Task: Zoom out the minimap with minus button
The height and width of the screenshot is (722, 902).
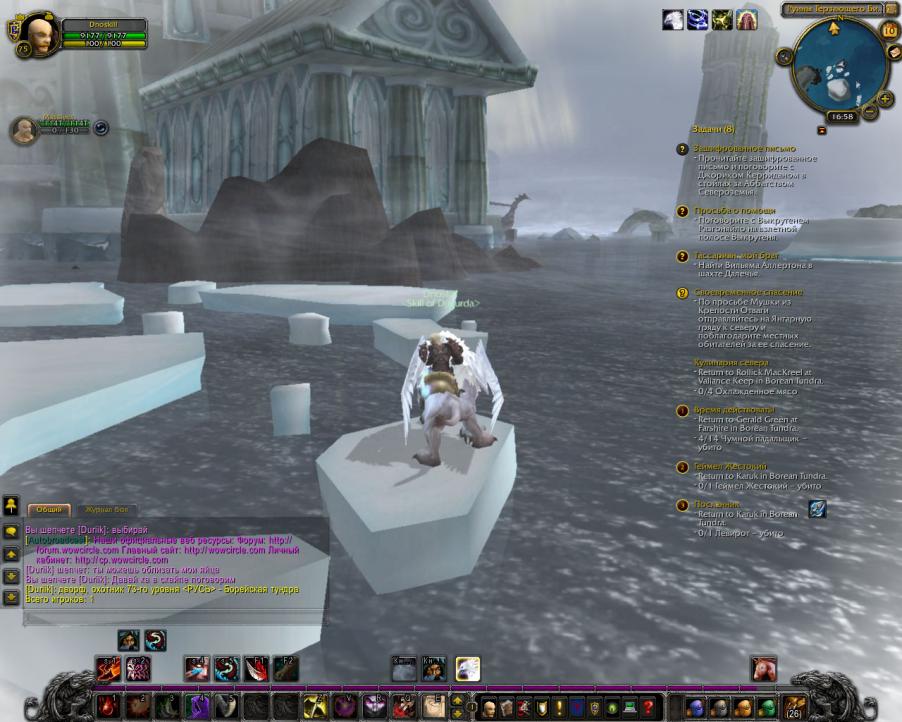Action: [870, 112]
